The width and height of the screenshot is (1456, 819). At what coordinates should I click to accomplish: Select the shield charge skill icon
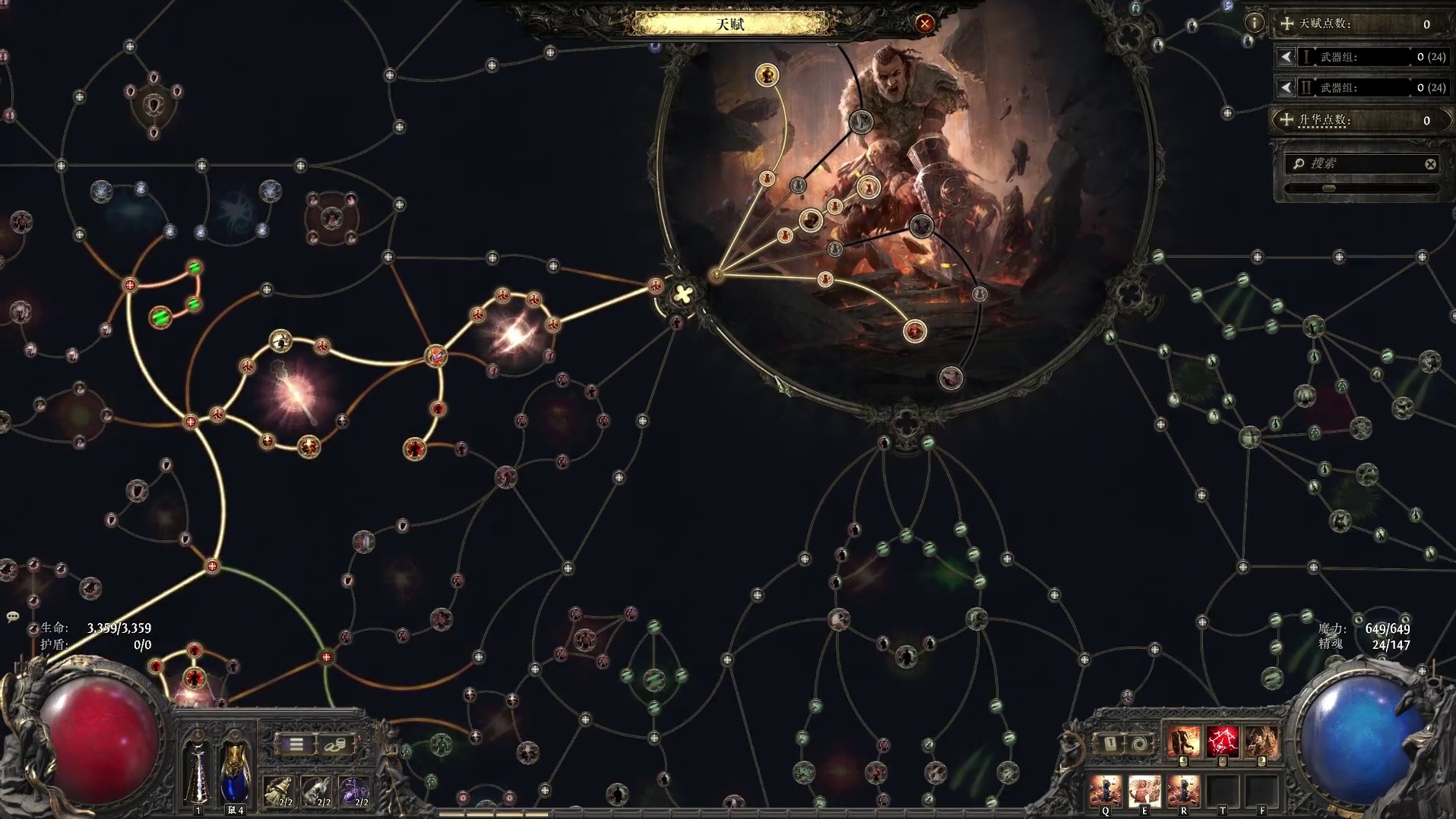point(1184,742)
